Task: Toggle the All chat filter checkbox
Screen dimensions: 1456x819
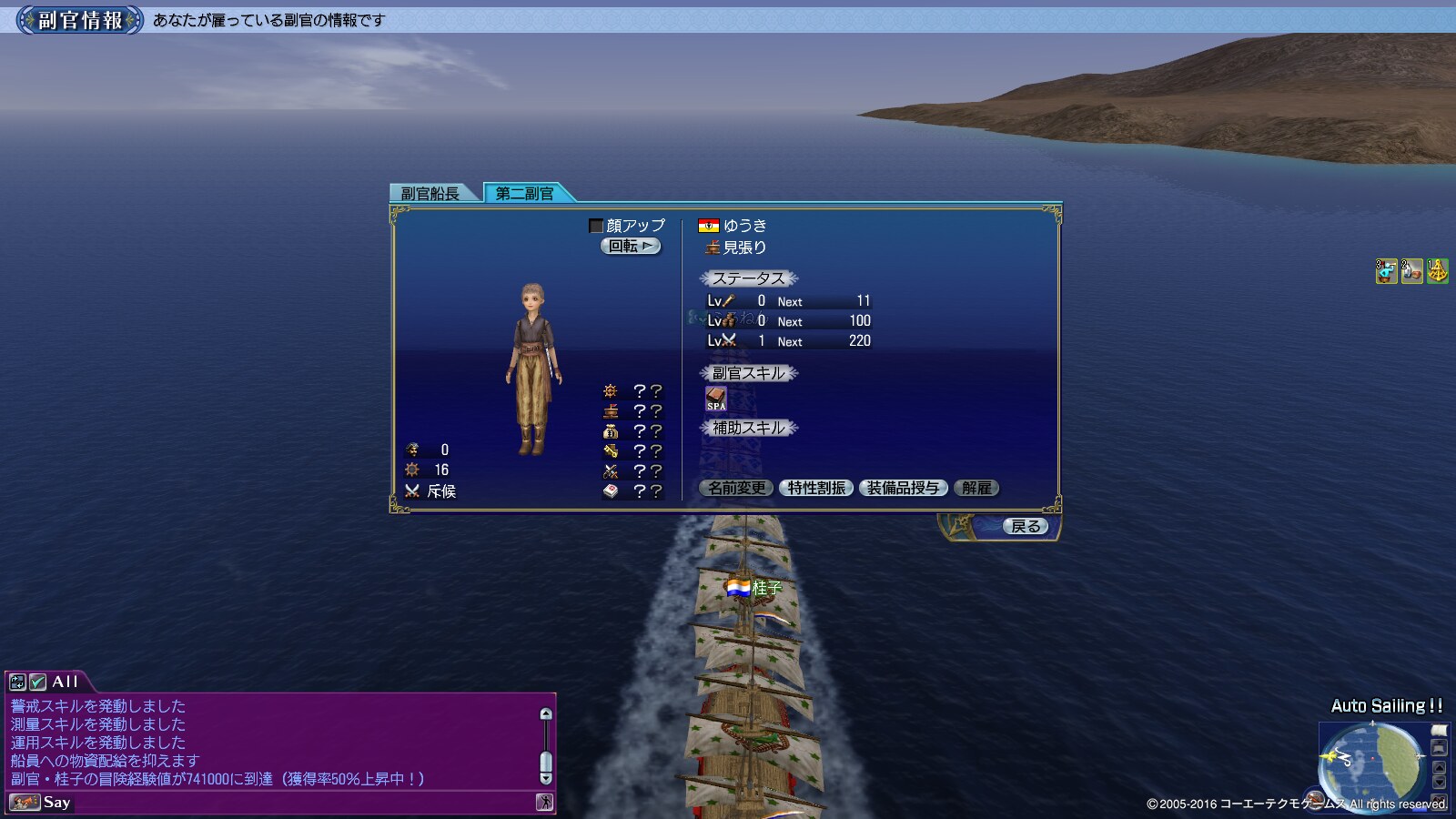Action: pyautogui.click(x=37, y=682)
